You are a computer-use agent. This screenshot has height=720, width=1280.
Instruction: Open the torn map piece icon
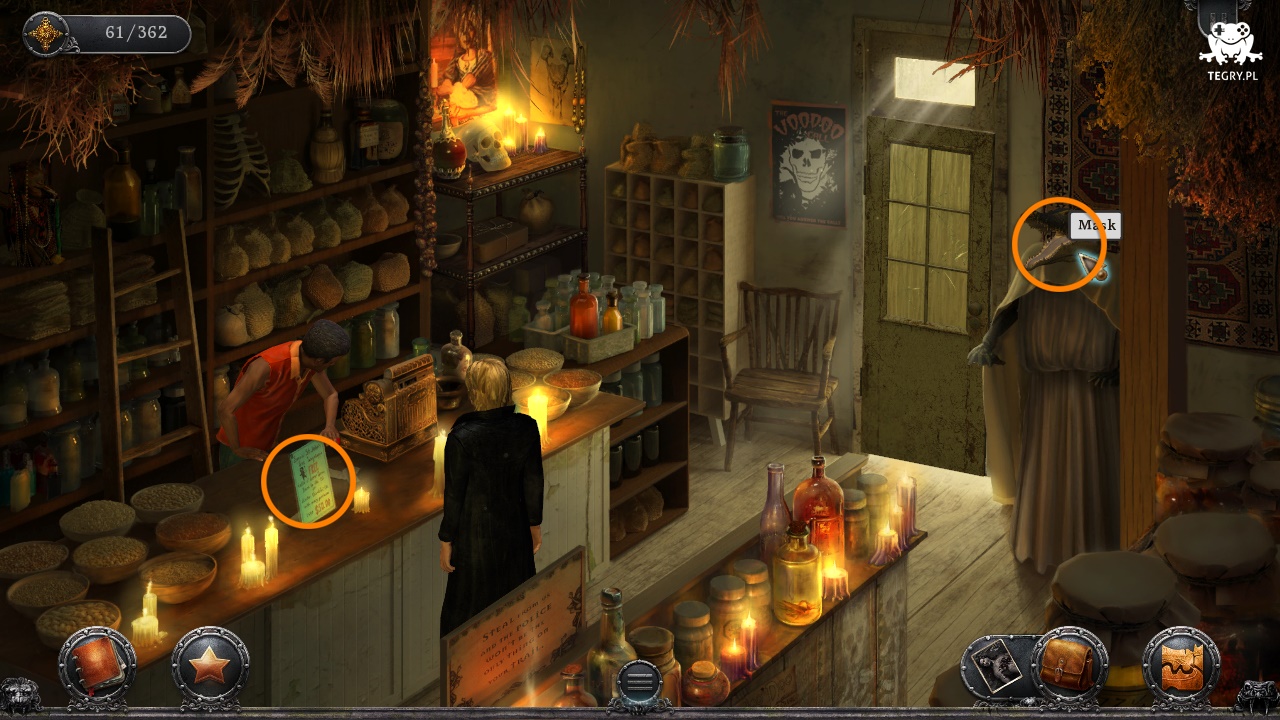pos(1180,665)
